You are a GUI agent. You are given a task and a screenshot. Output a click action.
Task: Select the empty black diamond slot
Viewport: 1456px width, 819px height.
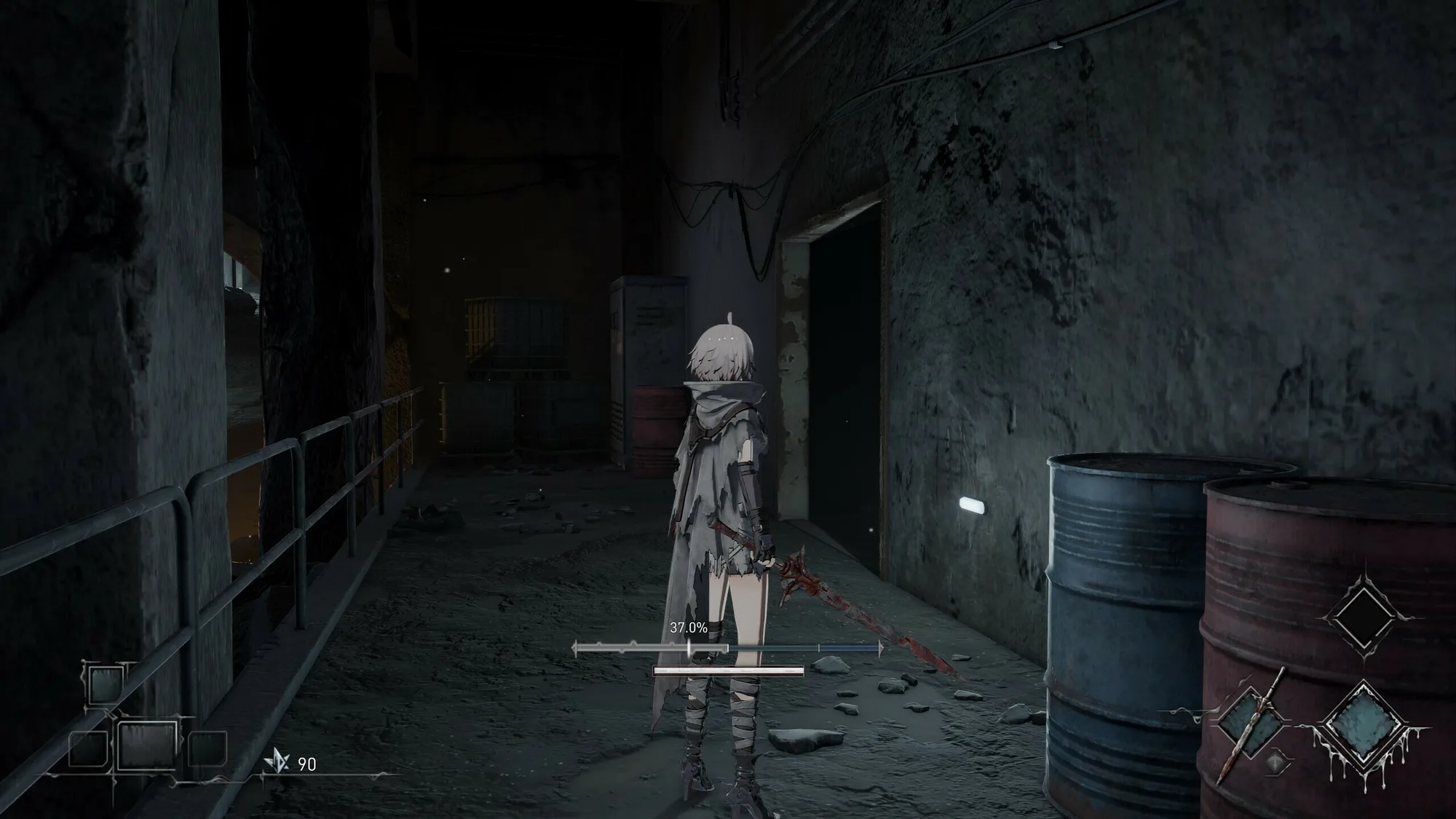click(1363, 617)
